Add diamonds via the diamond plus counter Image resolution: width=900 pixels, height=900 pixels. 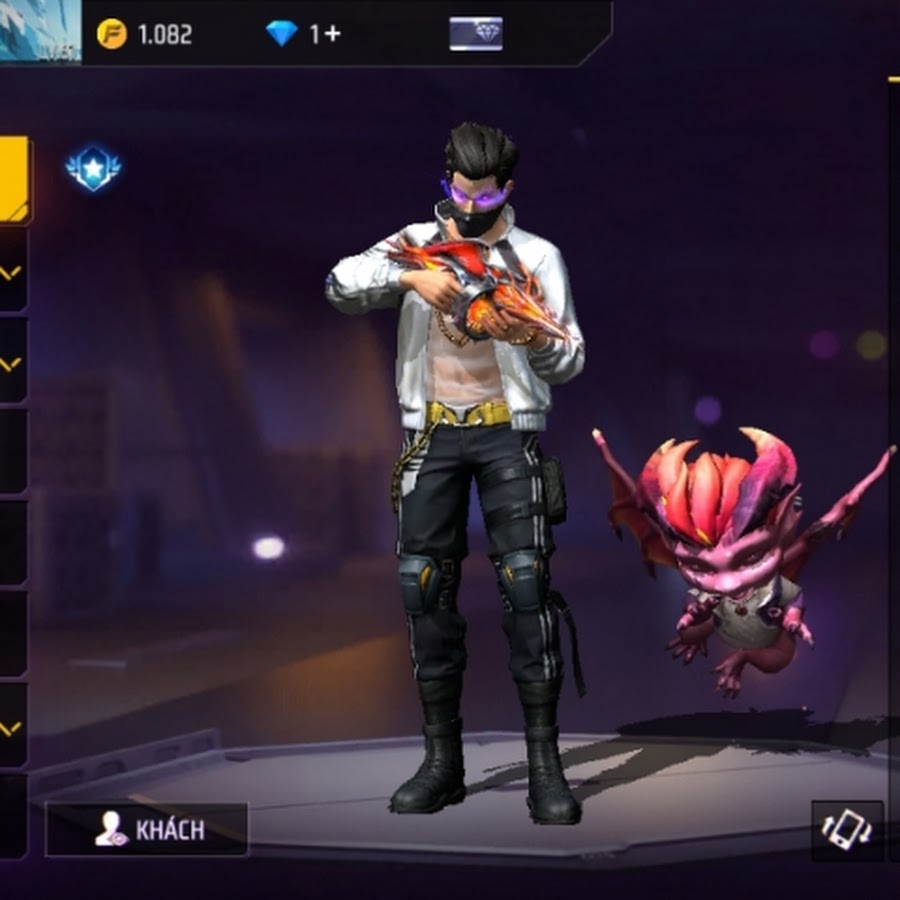click(x=304, y=34)
